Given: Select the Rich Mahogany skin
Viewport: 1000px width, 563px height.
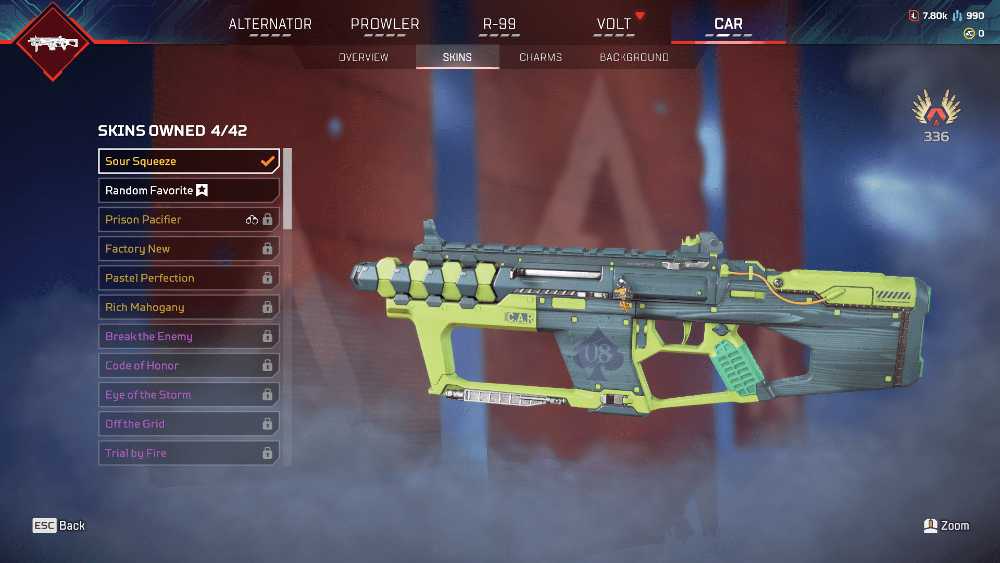Looking at the screenshot, I should point(188,307).
